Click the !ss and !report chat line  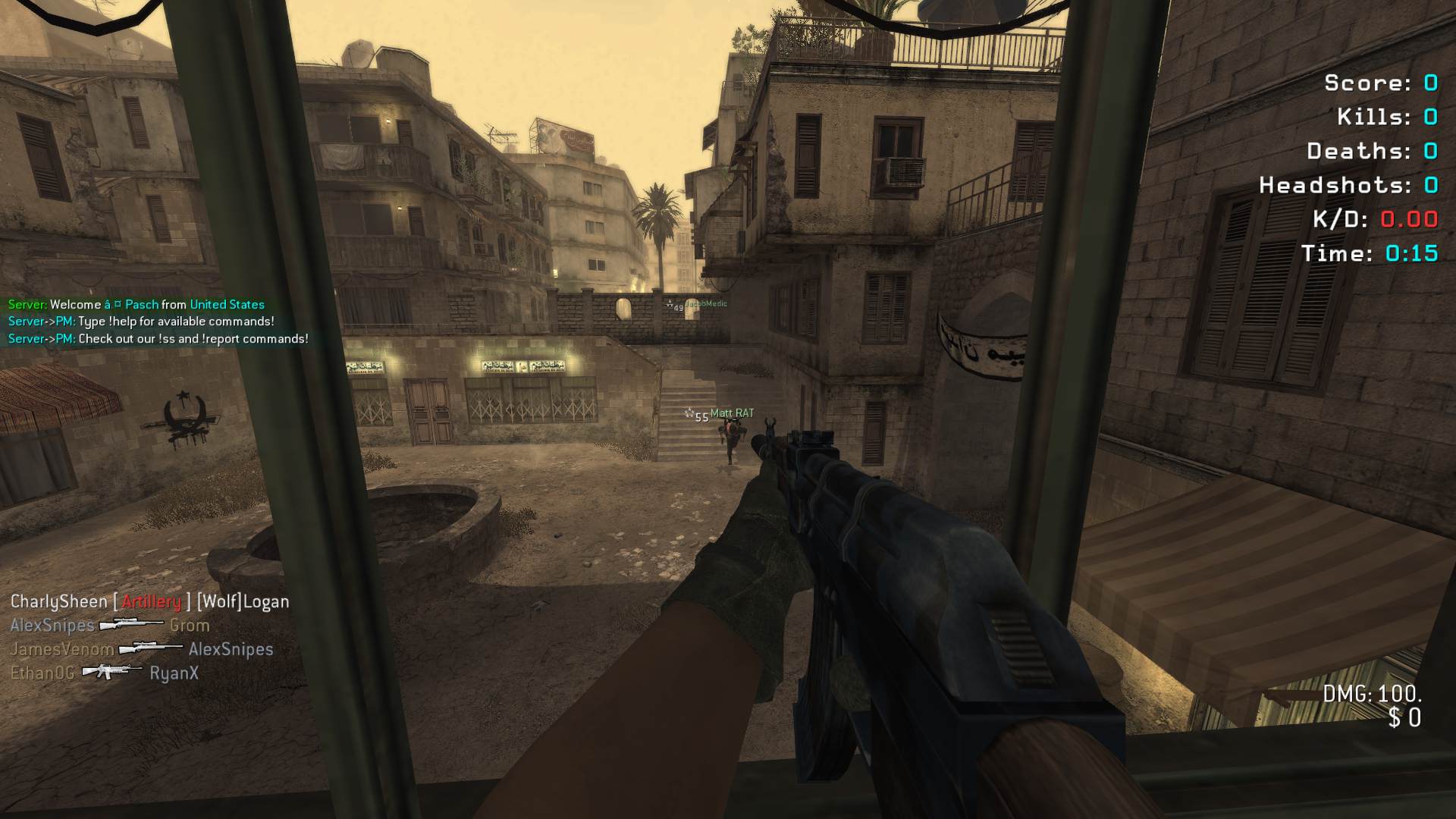(158, 339)
